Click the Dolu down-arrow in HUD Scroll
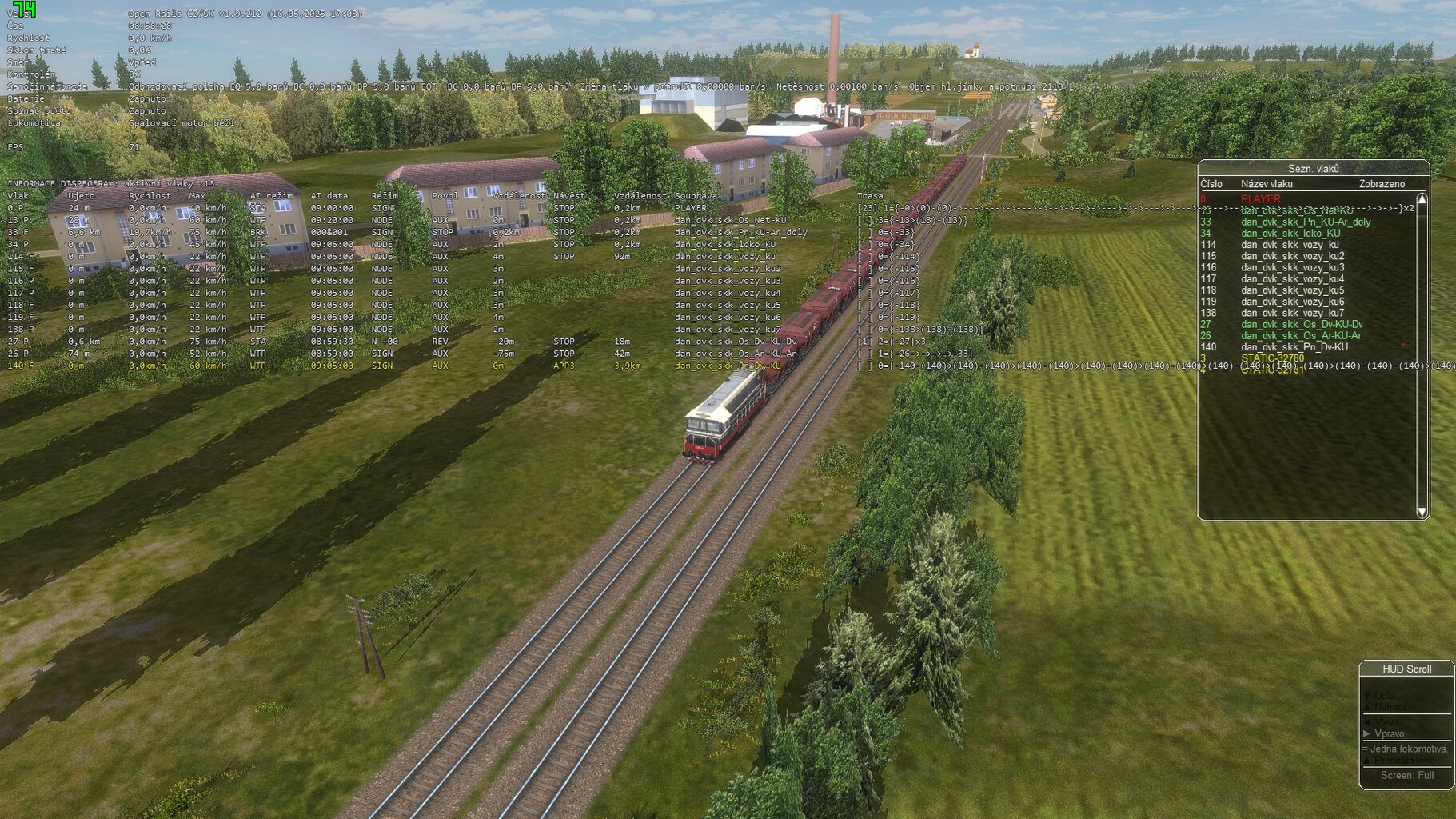1456x819 pixels. point(1366,696)
